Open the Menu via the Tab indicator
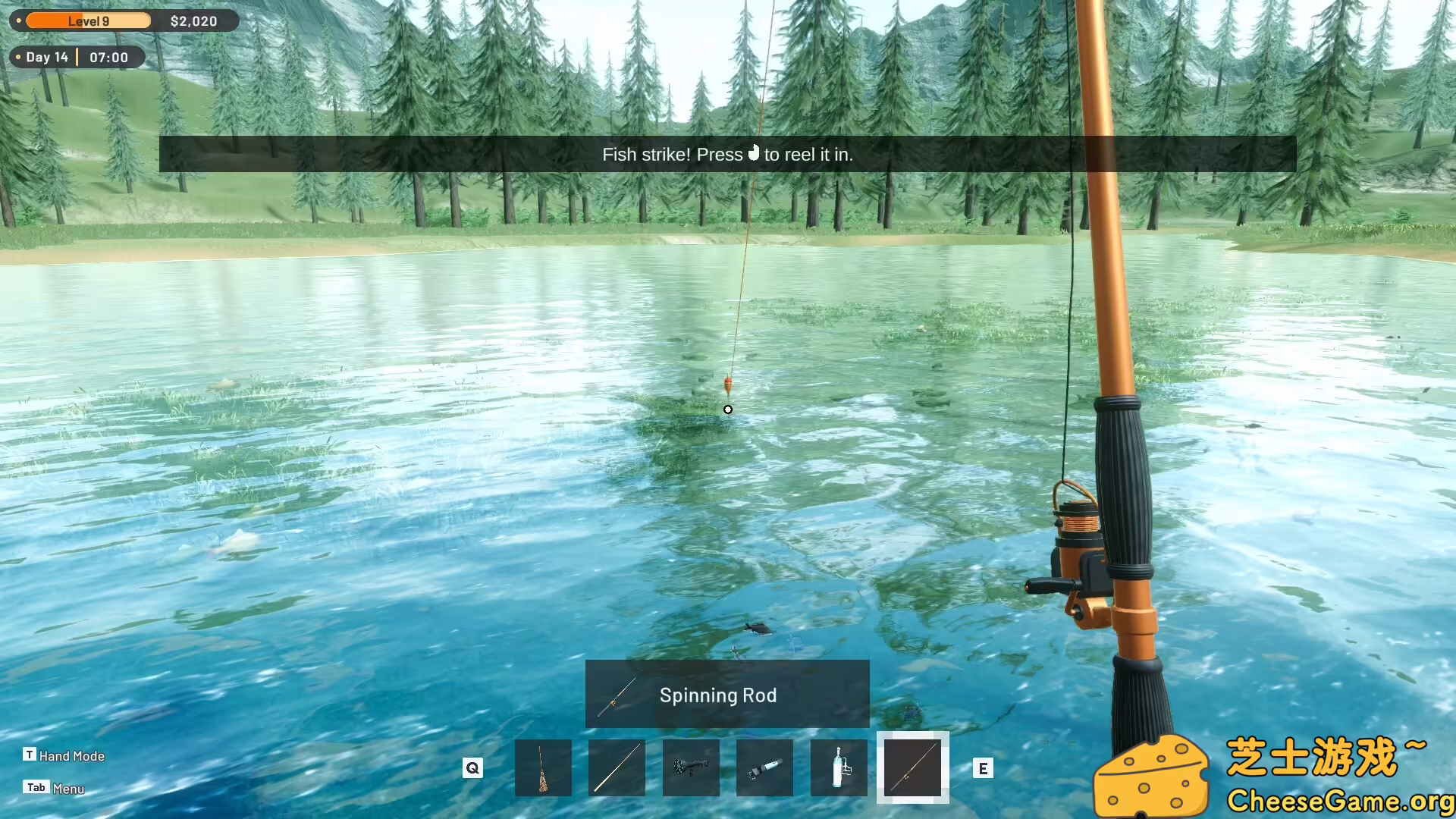Image resolution: width=1456 pixels, height=819 pixels. (x=36, y=787)
